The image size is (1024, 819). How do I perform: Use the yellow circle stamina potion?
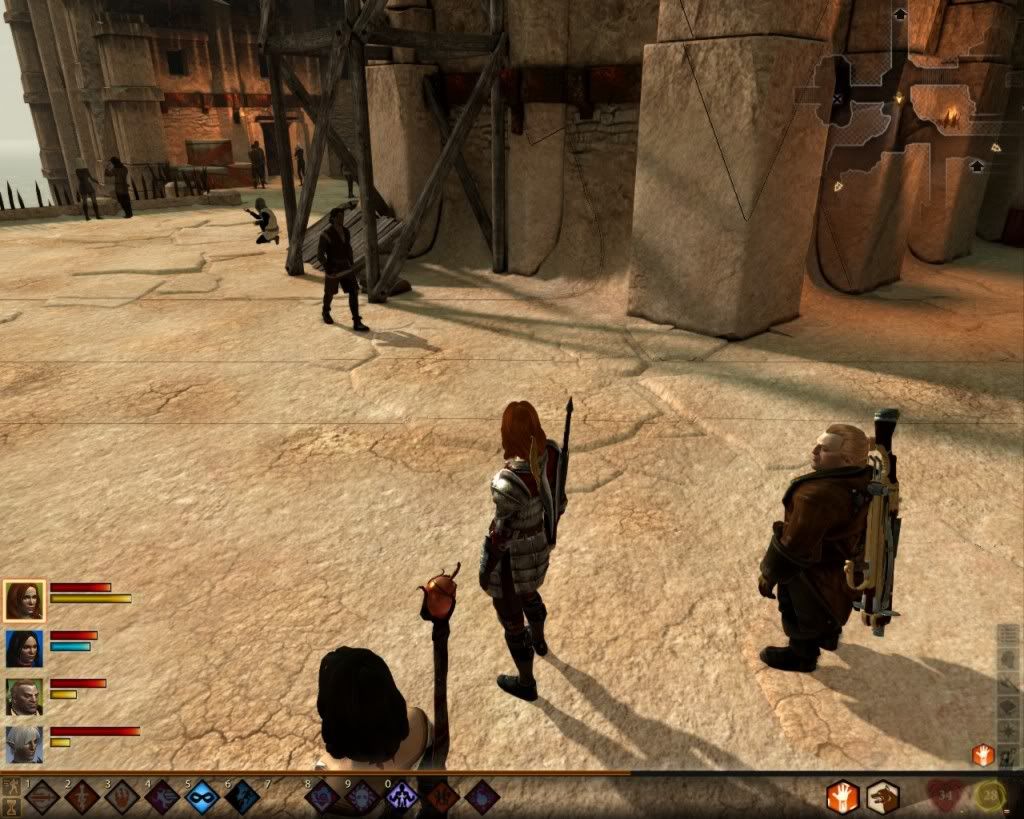(990, 797)
